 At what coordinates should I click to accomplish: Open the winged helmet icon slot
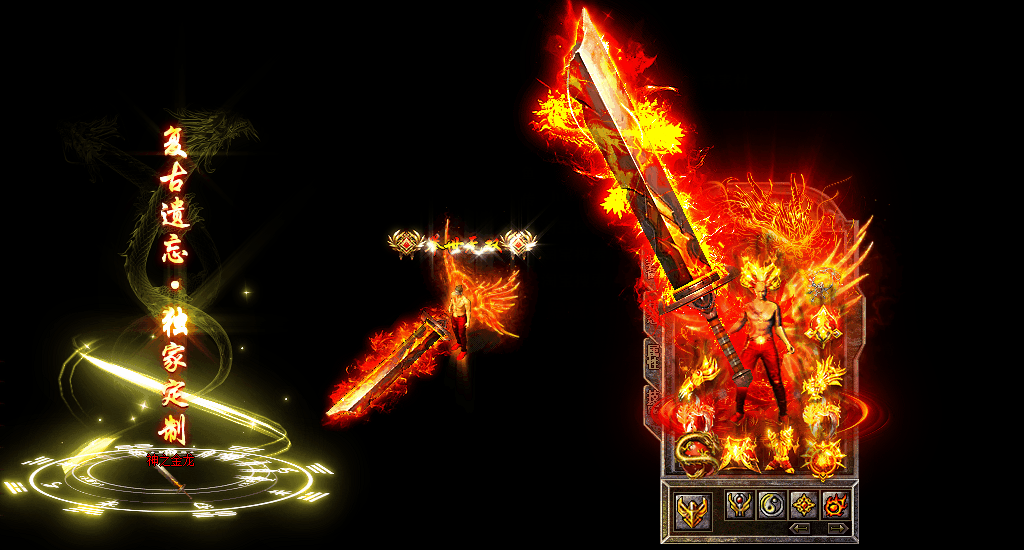pyautogui.click(x=692, y=508)
